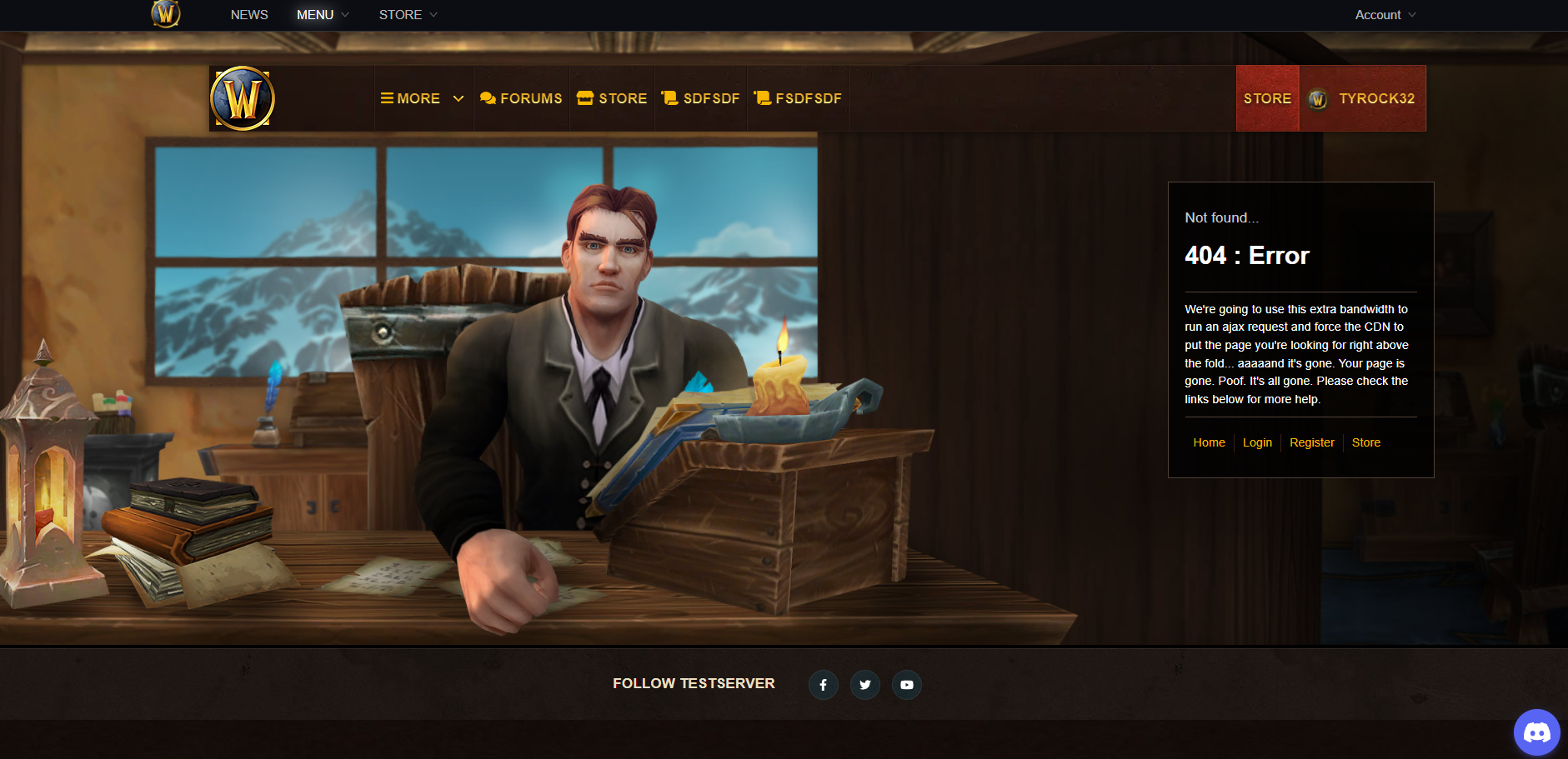Click the World of Warcraft logo icon
The width and height of the screenshot is (1568, 759).
[242, 97]
